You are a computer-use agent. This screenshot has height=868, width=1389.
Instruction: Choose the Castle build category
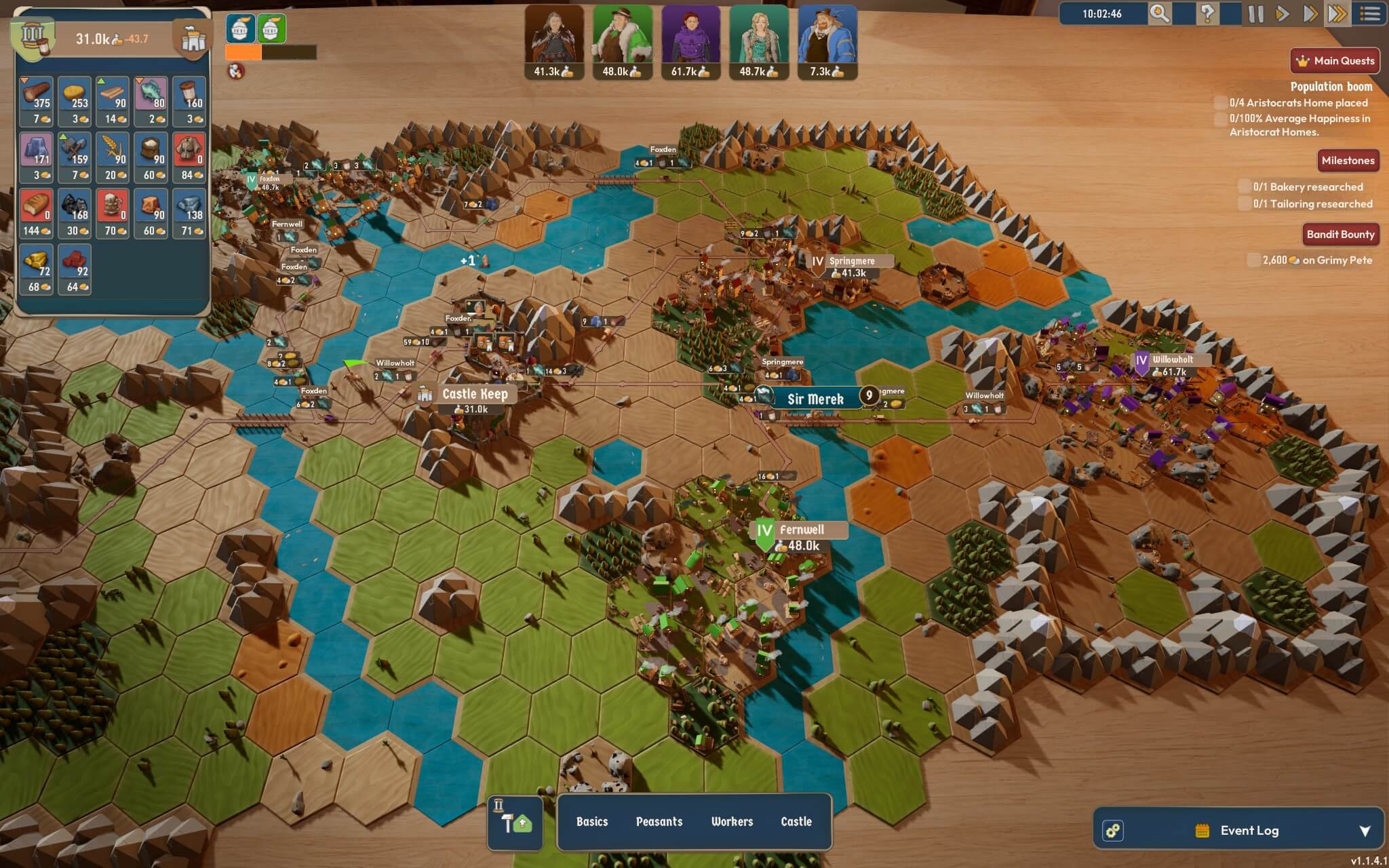pos(796,822)
